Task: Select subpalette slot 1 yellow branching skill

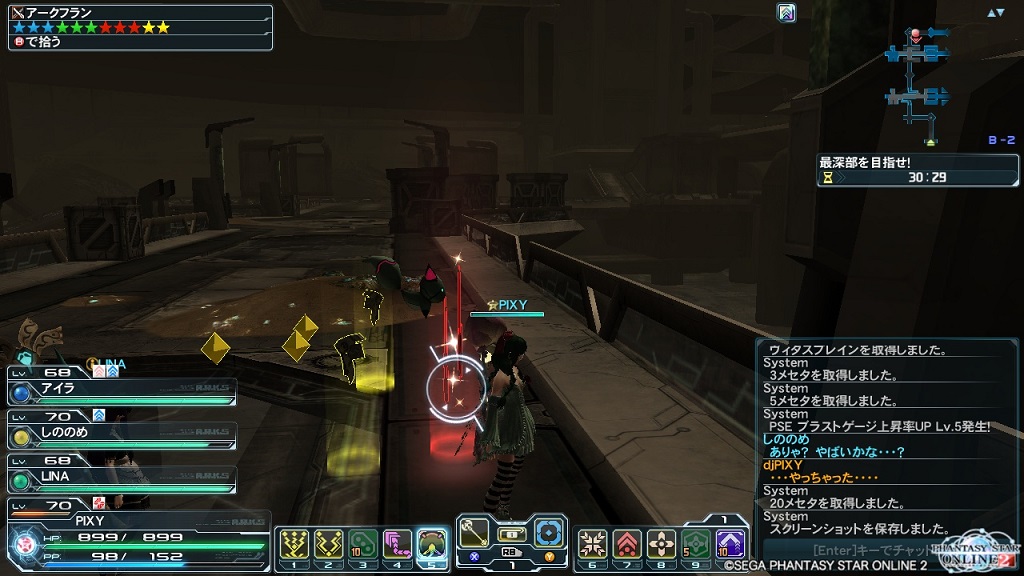Action: click(292, 543)
